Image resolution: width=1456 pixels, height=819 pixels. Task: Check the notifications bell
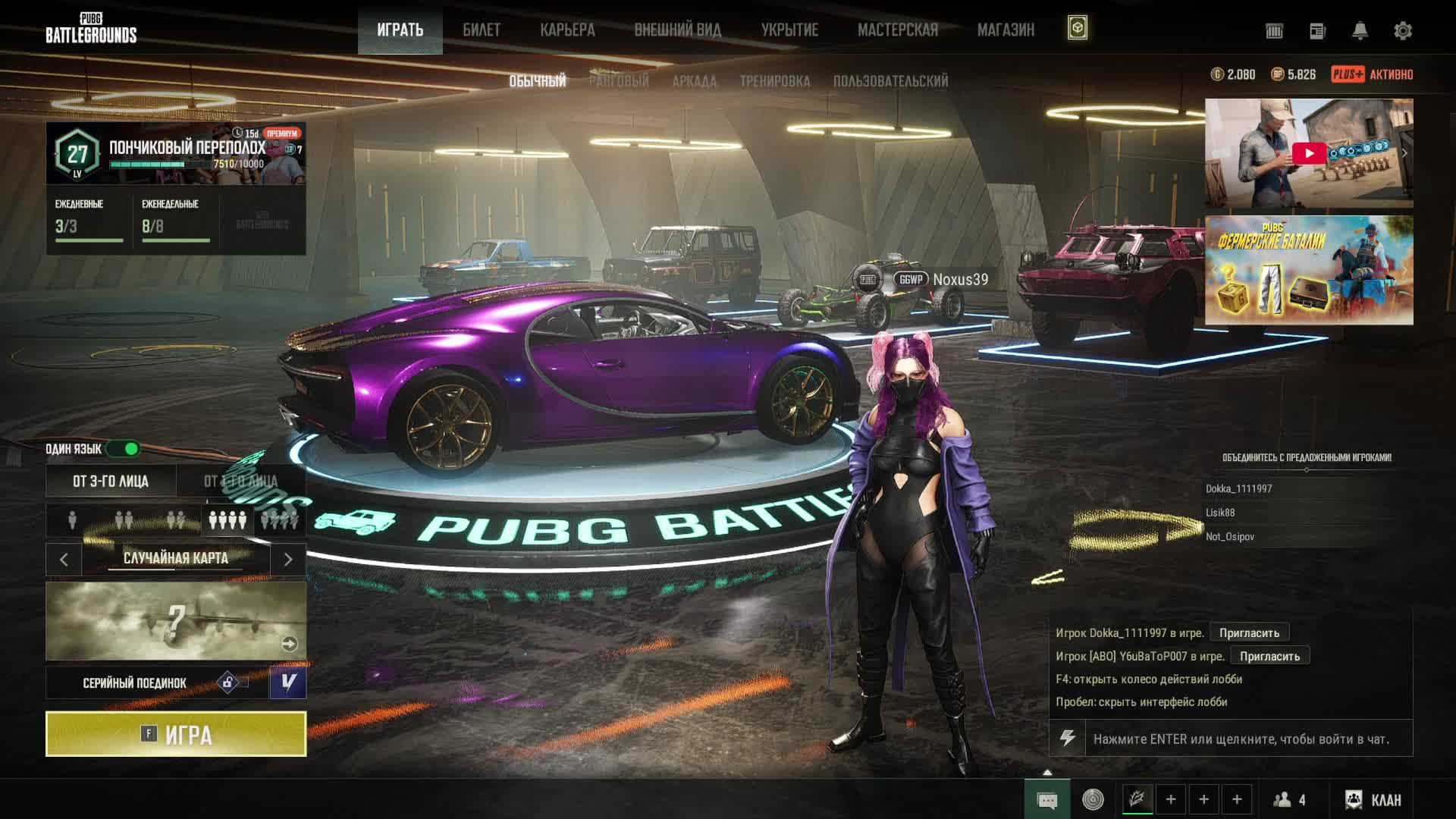tap(1360, 31)
